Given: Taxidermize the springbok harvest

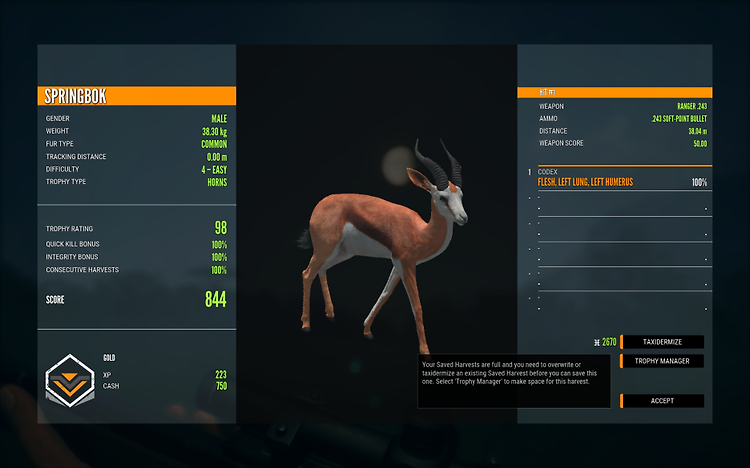Looking at the screenshot, I should (662, 342).
